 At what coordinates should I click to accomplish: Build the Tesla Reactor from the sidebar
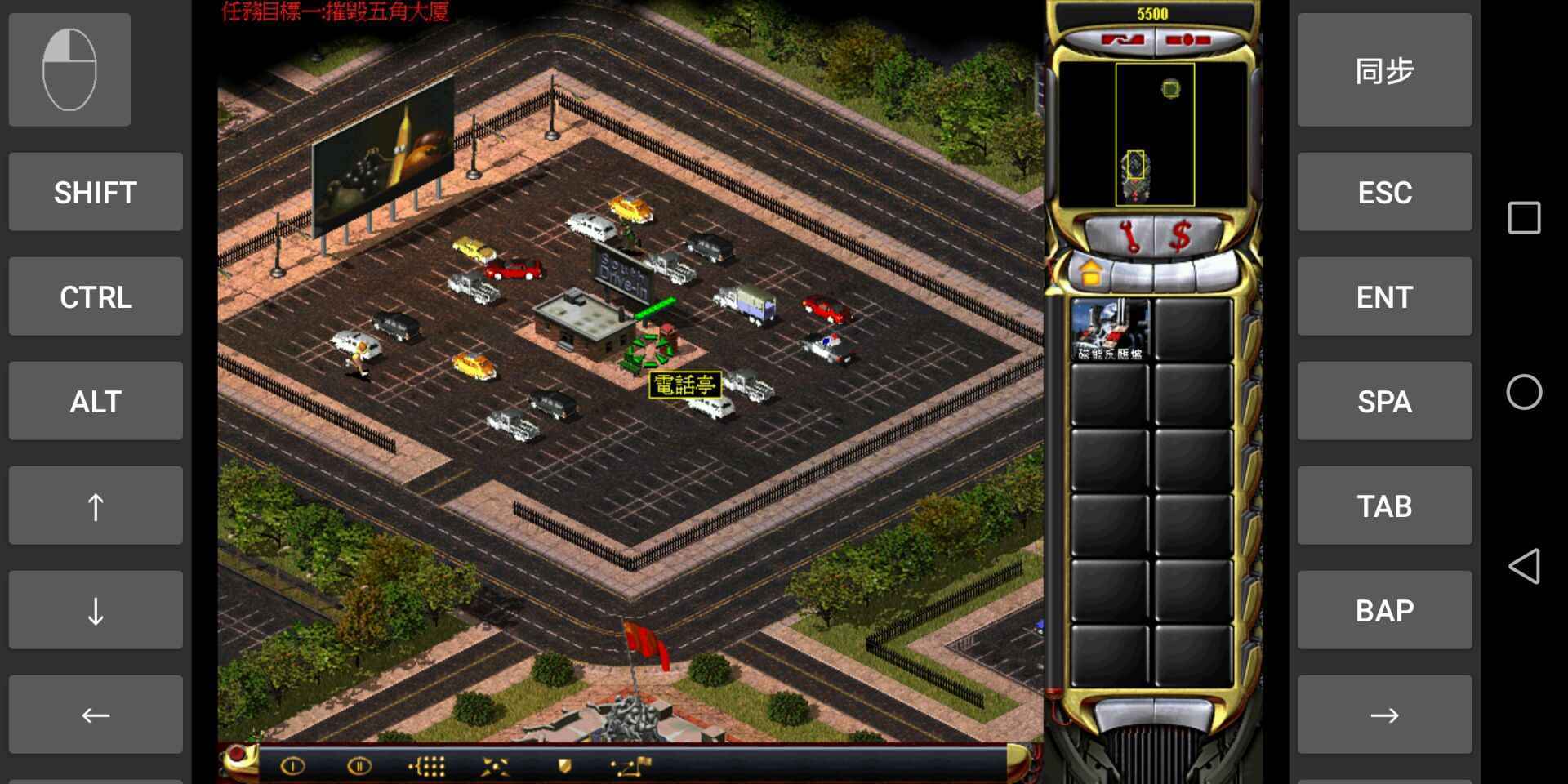pyautogui.click(x=1109, y=330)
